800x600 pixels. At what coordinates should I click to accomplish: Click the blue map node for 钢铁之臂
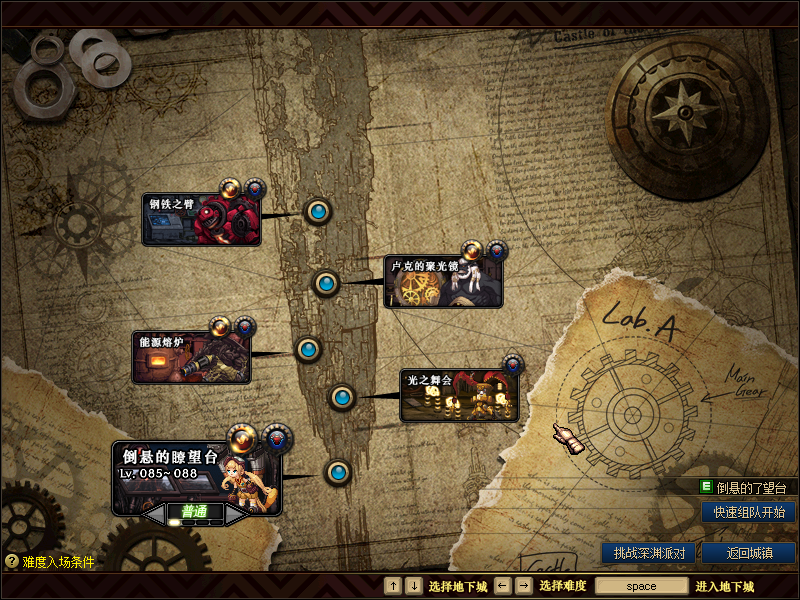(x=318, y=211)
